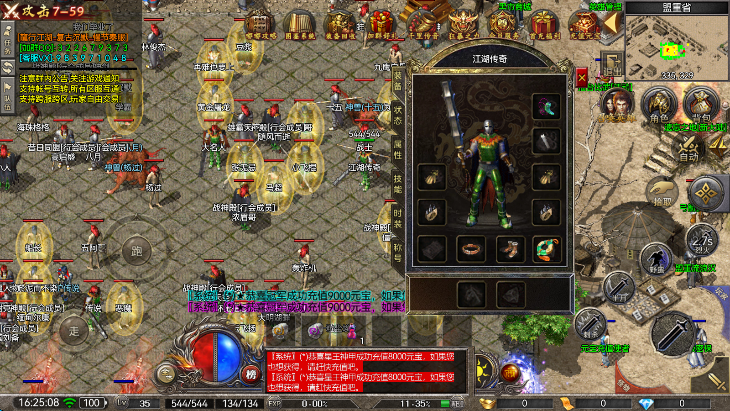Click the sword attack skill button

click(x=675, y=336)
